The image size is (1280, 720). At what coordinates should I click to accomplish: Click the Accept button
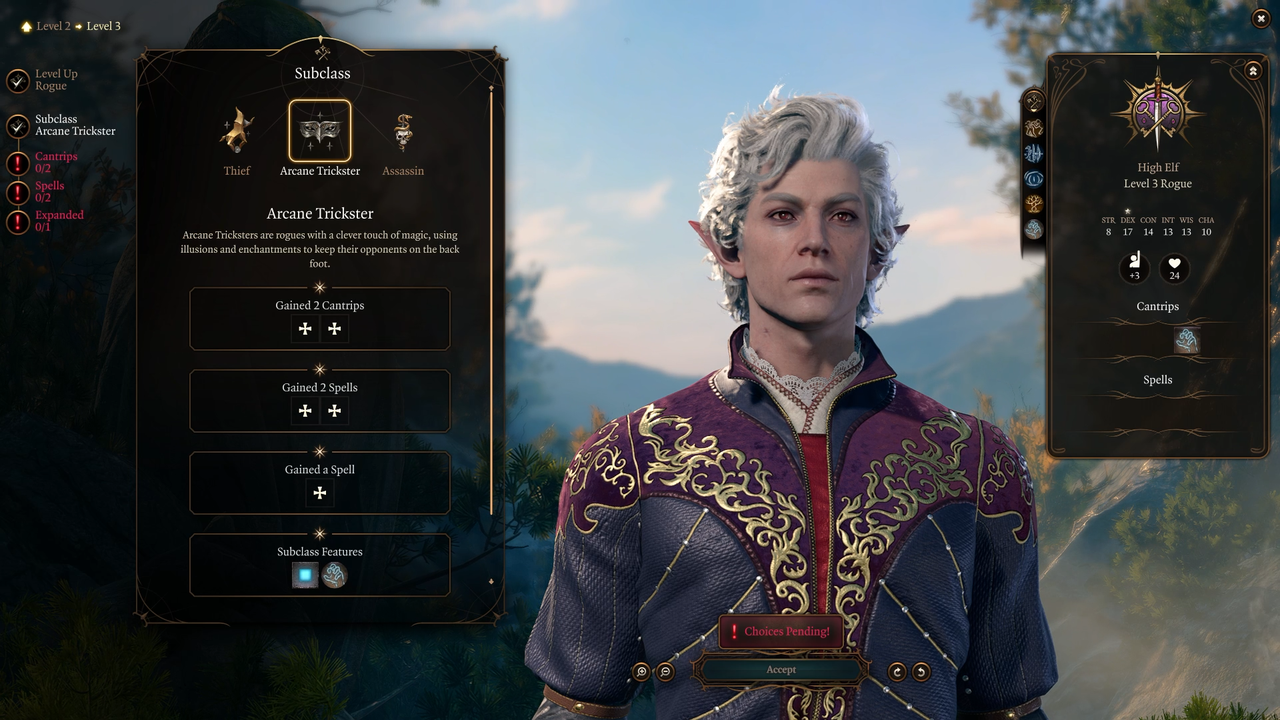tap(781, 670)
